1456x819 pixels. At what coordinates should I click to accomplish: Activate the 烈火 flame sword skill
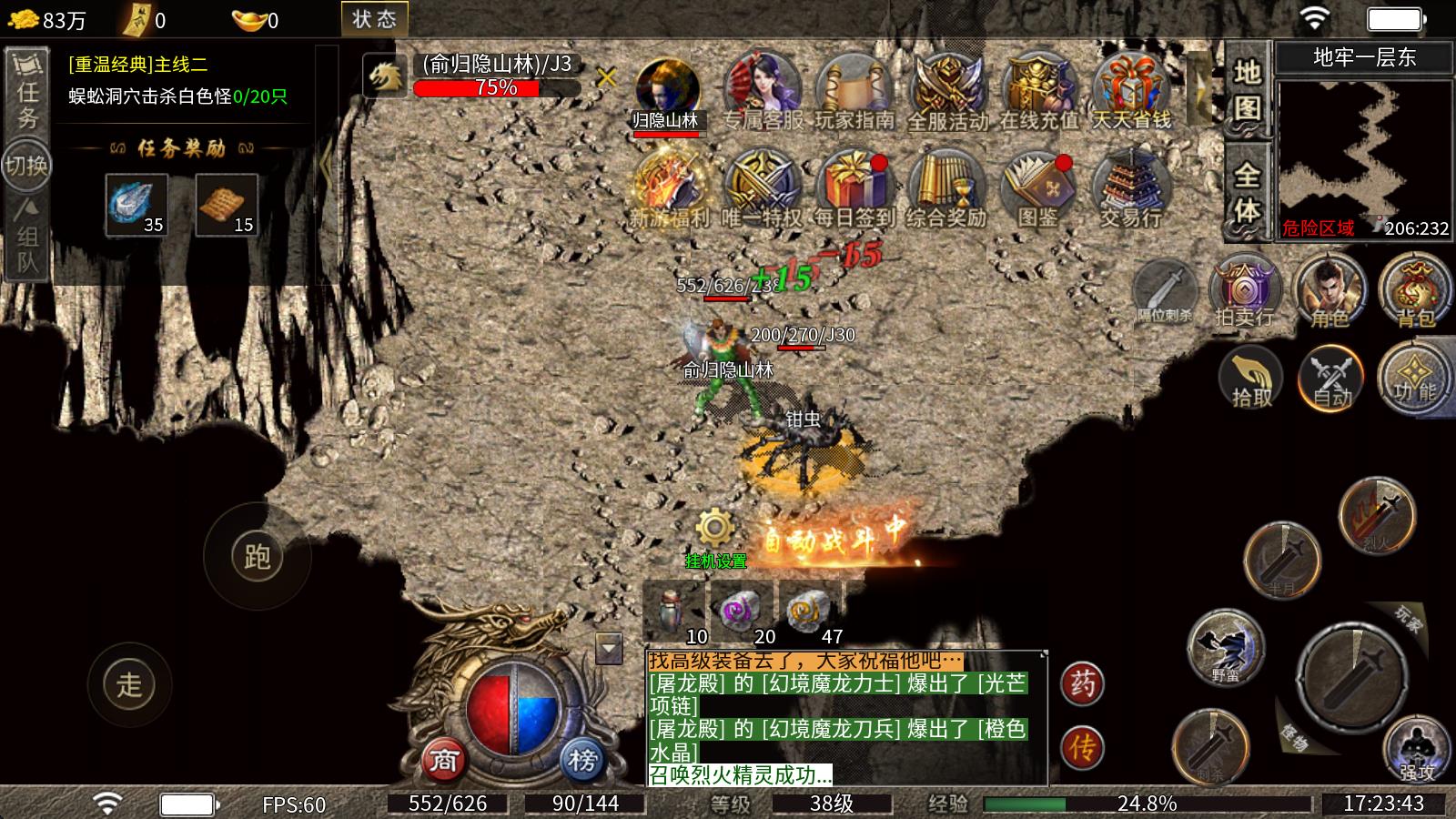click(1377, 514)
